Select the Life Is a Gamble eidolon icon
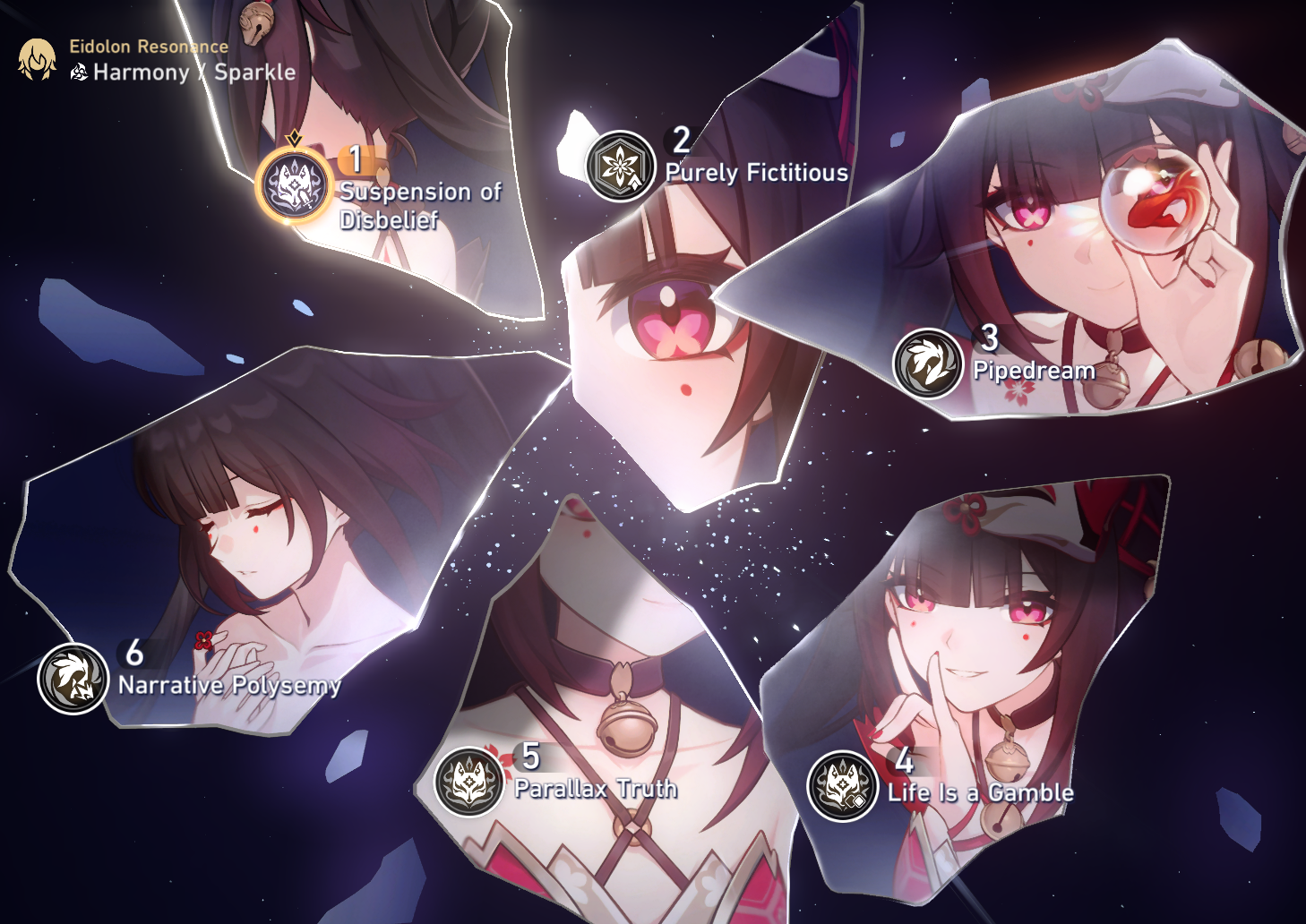This screenshot has width=1306, height=924. (840, 782)
